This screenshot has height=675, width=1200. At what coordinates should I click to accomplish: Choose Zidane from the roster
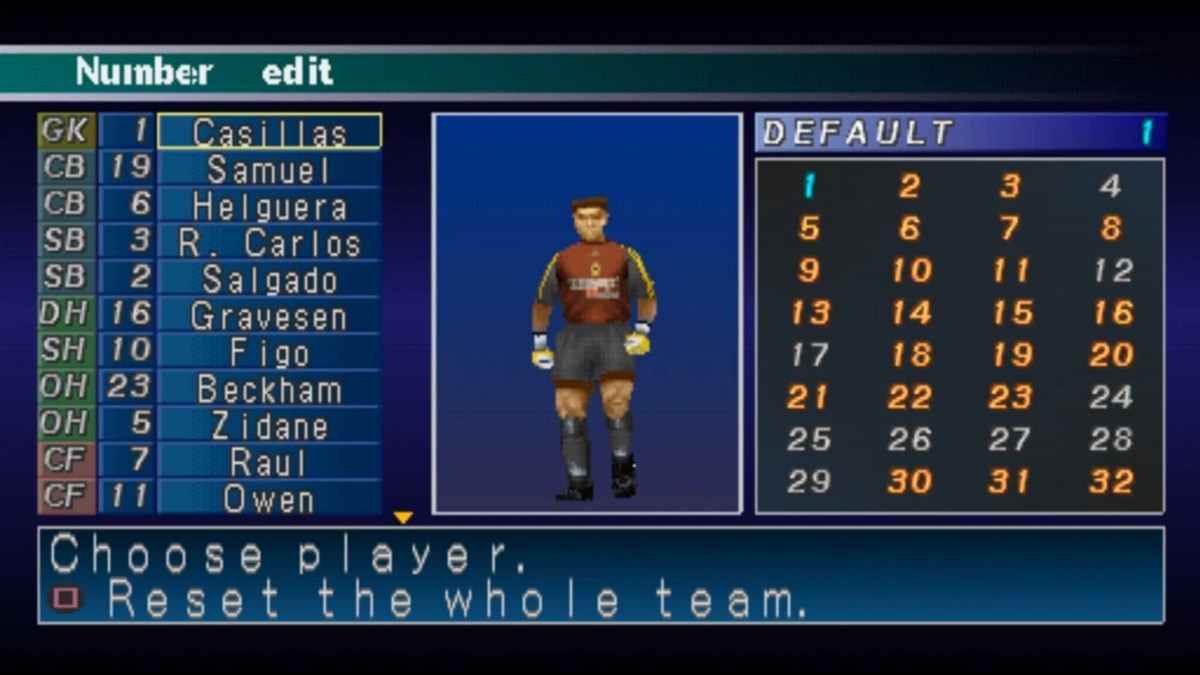pyautogui.click(x=269, y=425)
